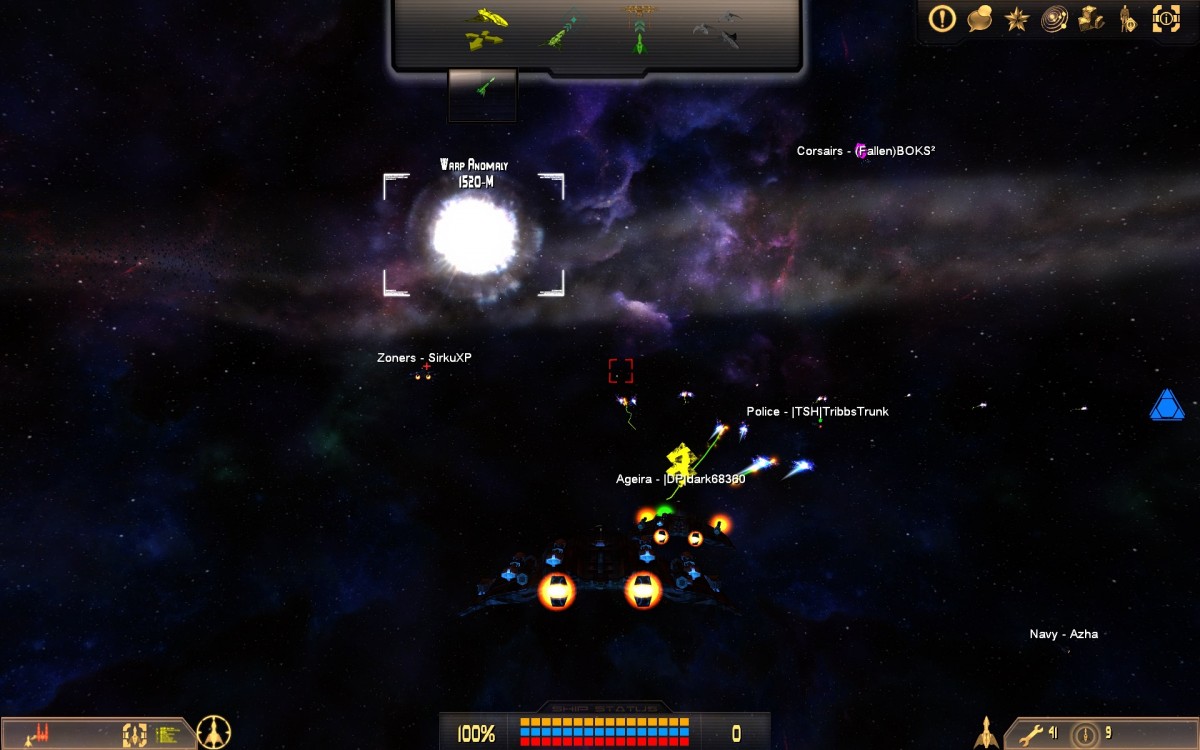Select the blue triangle offscreen target marker

(x=1166, y=405)
